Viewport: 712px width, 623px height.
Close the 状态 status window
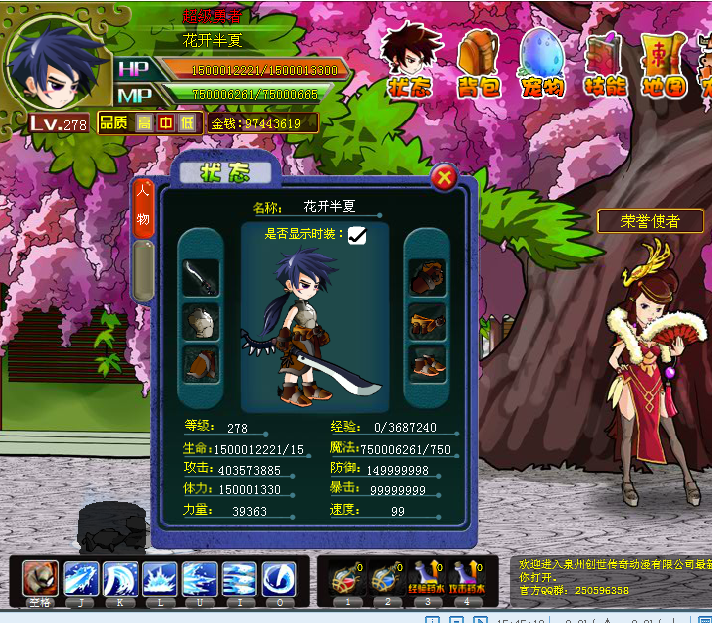(445, 179)
